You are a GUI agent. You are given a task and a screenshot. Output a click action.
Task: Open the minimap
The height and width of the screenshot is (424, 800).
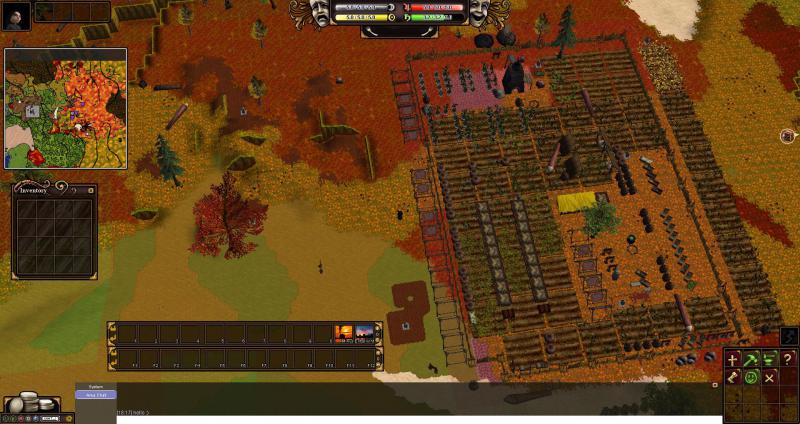point(66,108)
